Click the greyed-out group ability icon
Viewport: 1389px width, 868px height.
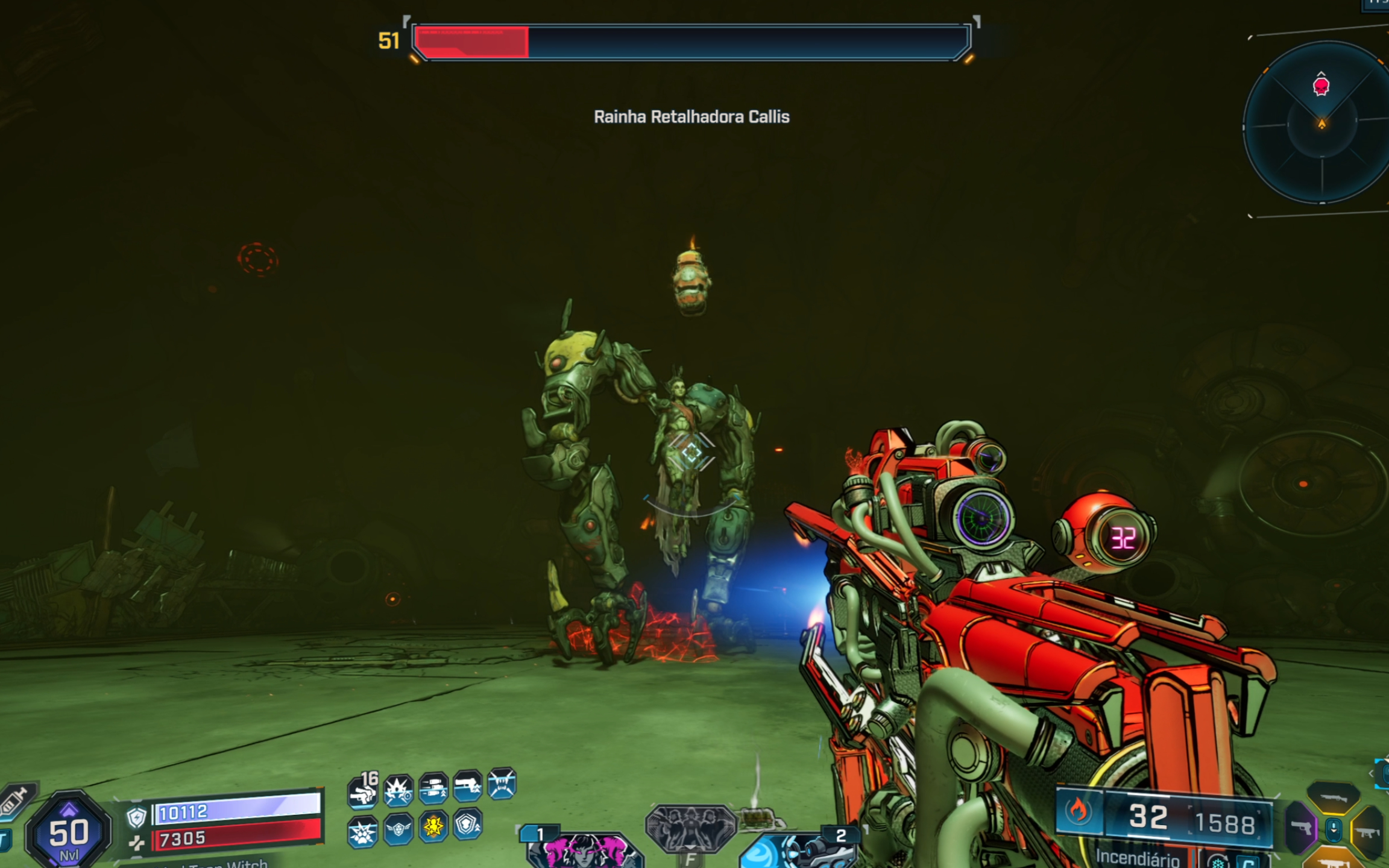(x=690, y=829)
